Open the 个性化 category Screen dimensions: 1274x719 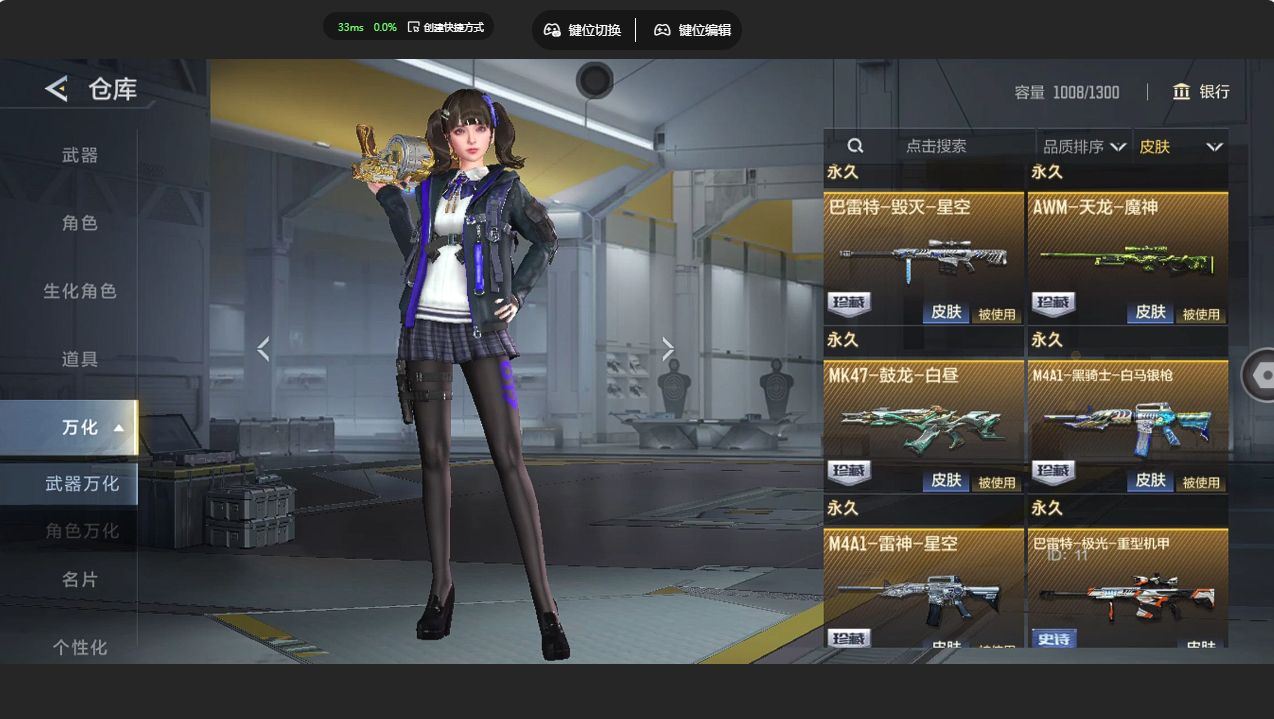pos(80,647)
